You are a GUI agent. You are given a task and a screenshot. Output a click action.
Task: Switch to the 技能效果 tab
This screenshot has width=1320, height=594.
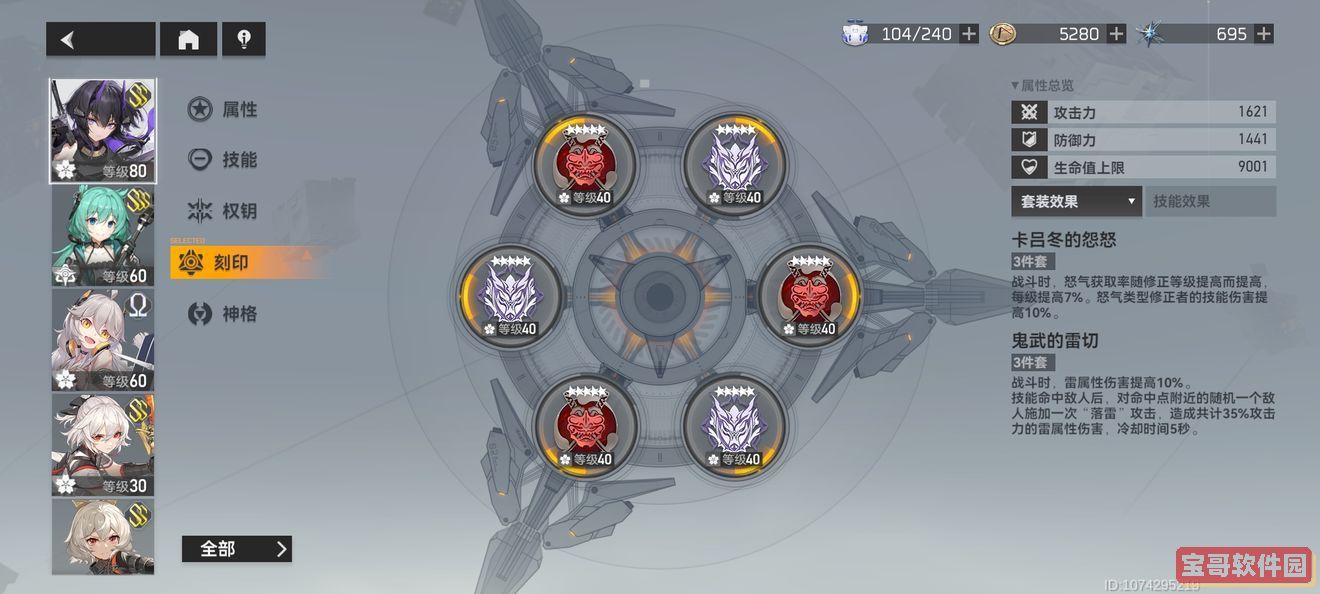[1210, 201]
